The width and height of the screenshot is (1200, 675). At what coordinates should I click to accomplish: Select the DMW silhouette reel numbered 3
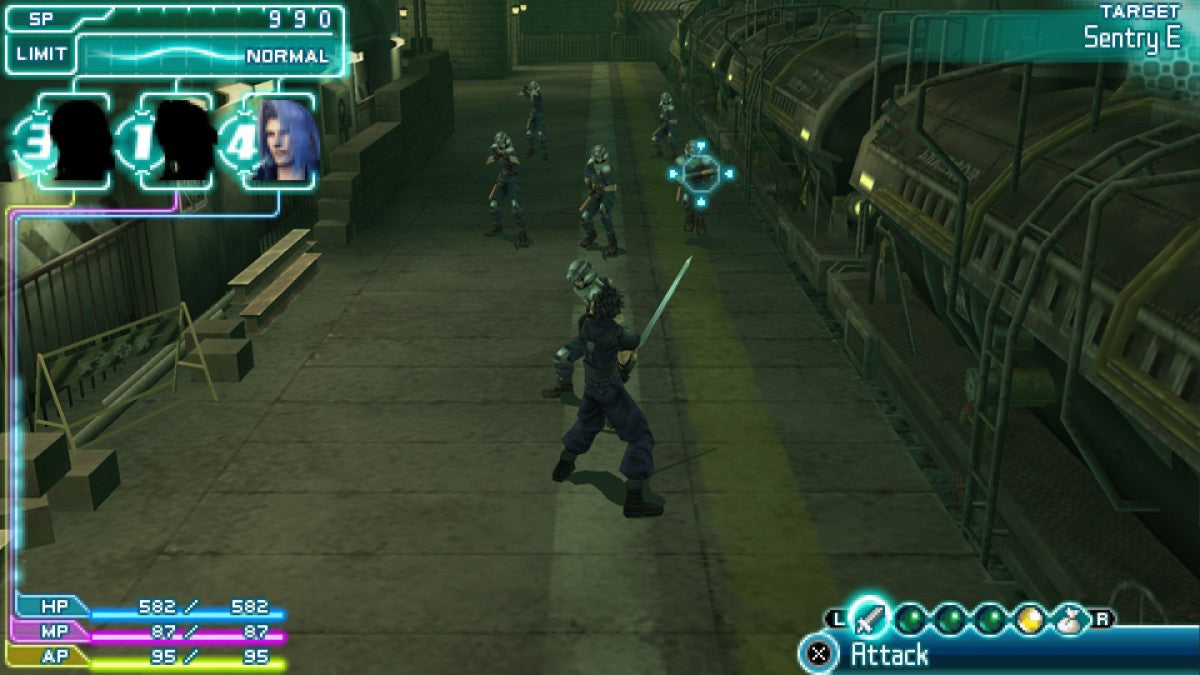click(x=80, y=141)
